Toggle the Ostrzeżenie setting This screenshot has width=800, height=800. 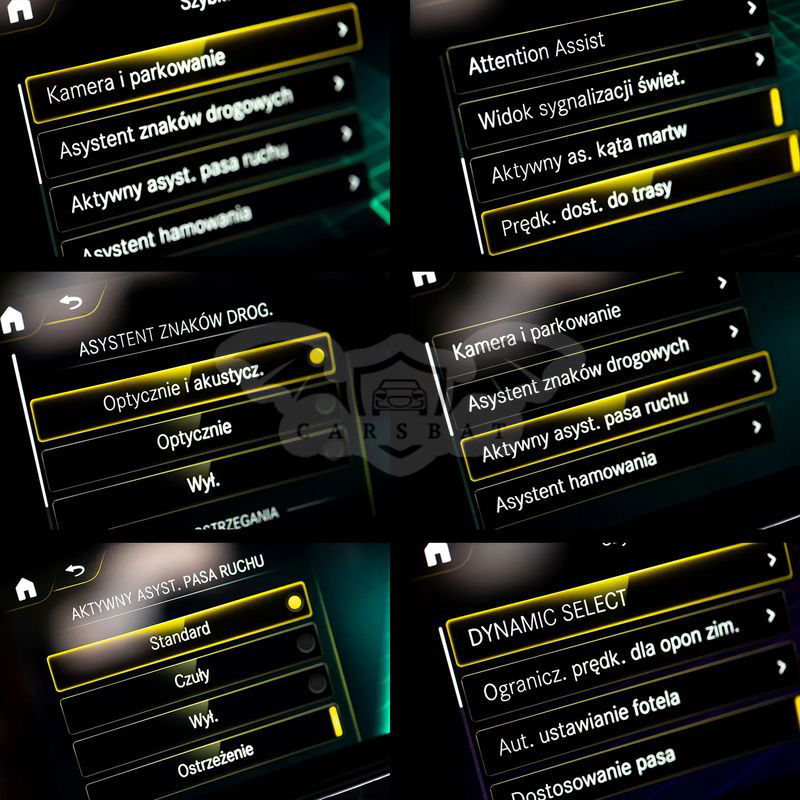coord(215,749)
